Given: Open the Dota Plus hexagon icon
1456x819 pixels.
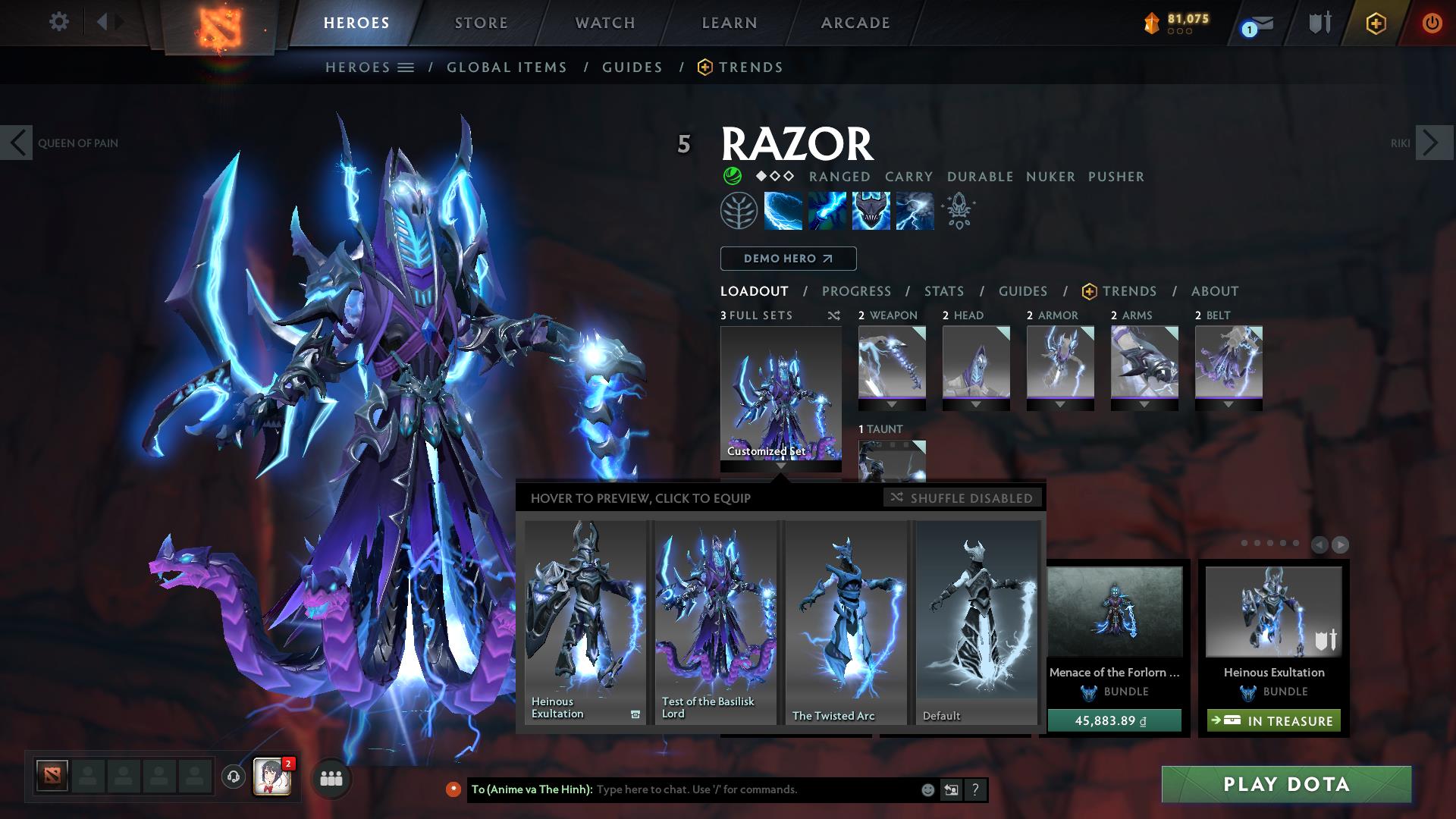Looking at the screenshot, I should click(x=1376, y=23).
